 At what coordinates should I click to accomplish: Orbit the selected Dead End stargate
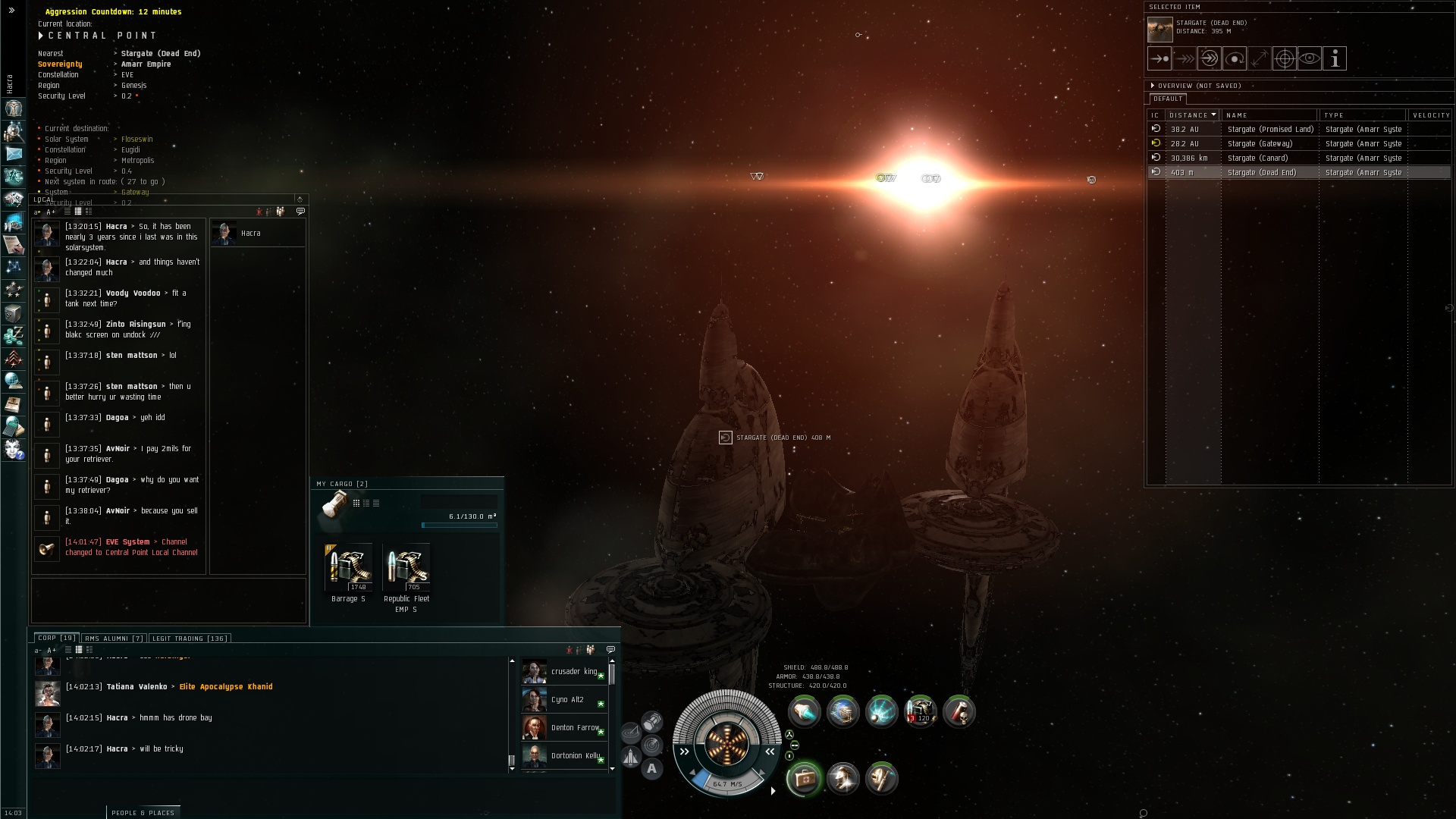click(1235, 58)
